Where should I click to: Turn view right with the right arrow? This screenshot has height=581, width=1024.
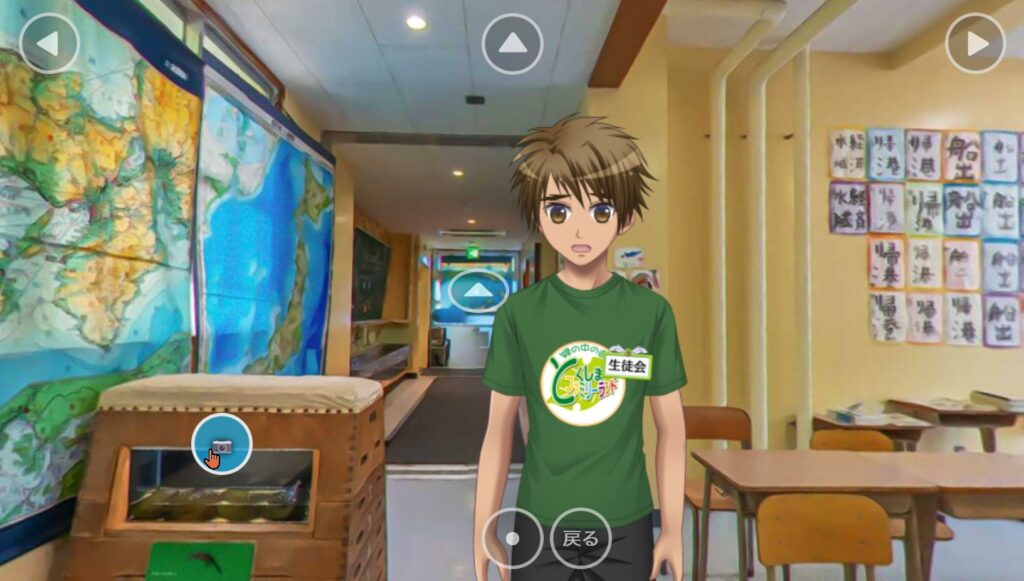975,43
